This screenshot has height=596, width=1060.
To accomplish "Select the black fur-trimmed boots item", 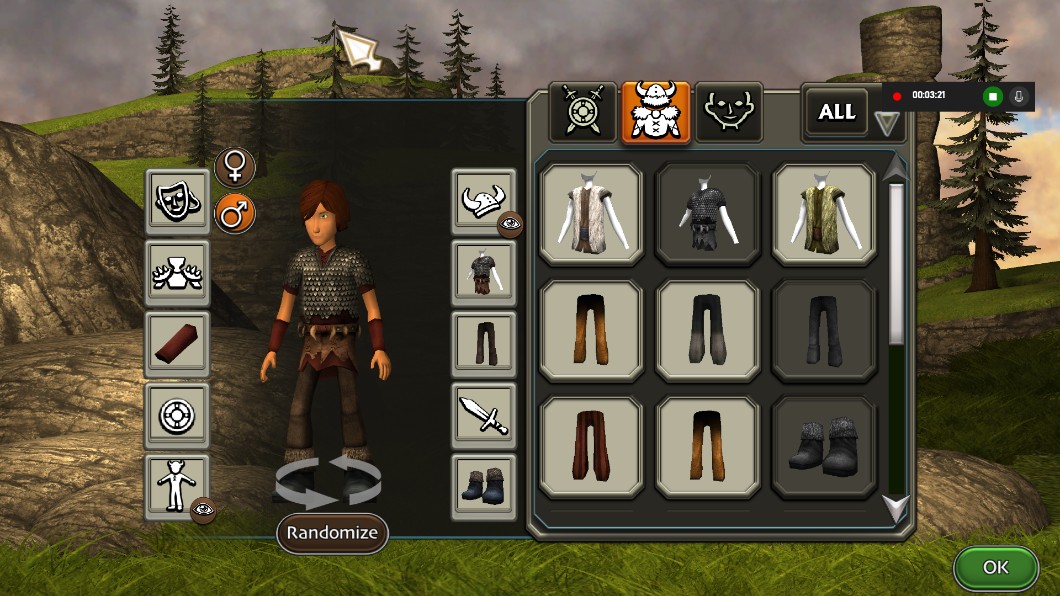I will (825, 447).
